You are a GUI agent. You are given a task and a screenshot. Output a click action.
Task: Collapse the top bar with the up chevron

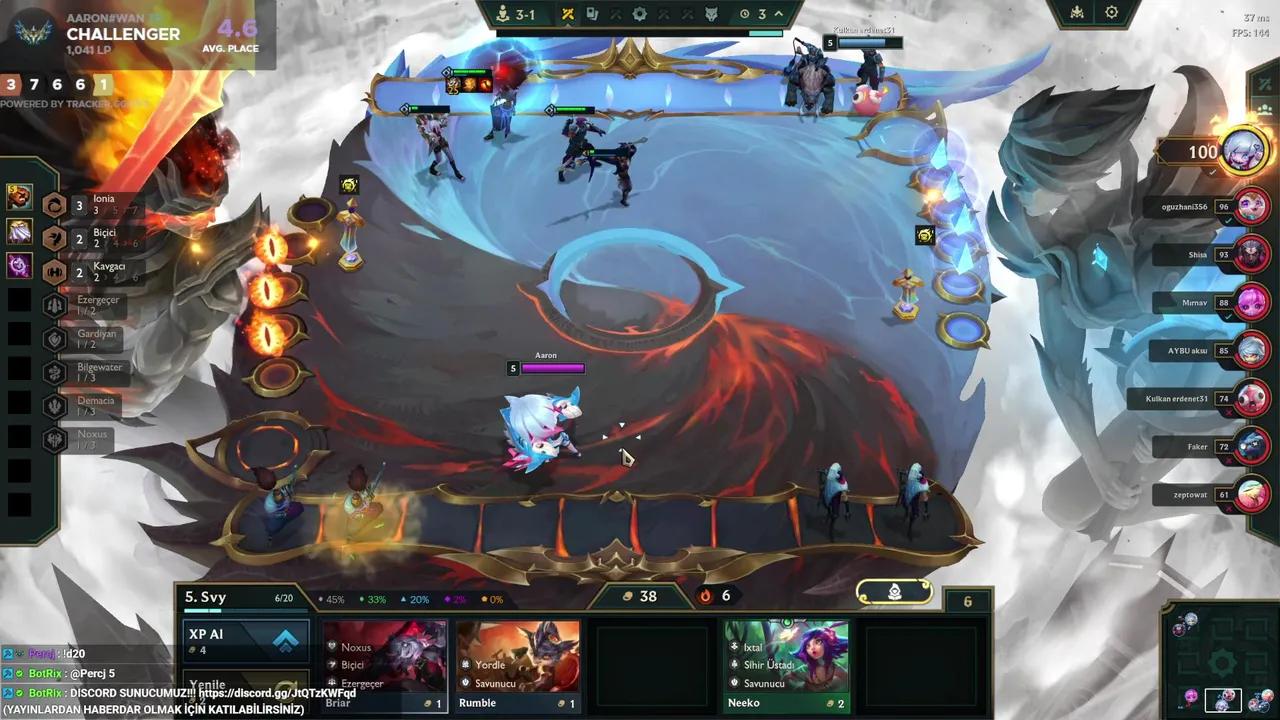click(x=777, y=13)
